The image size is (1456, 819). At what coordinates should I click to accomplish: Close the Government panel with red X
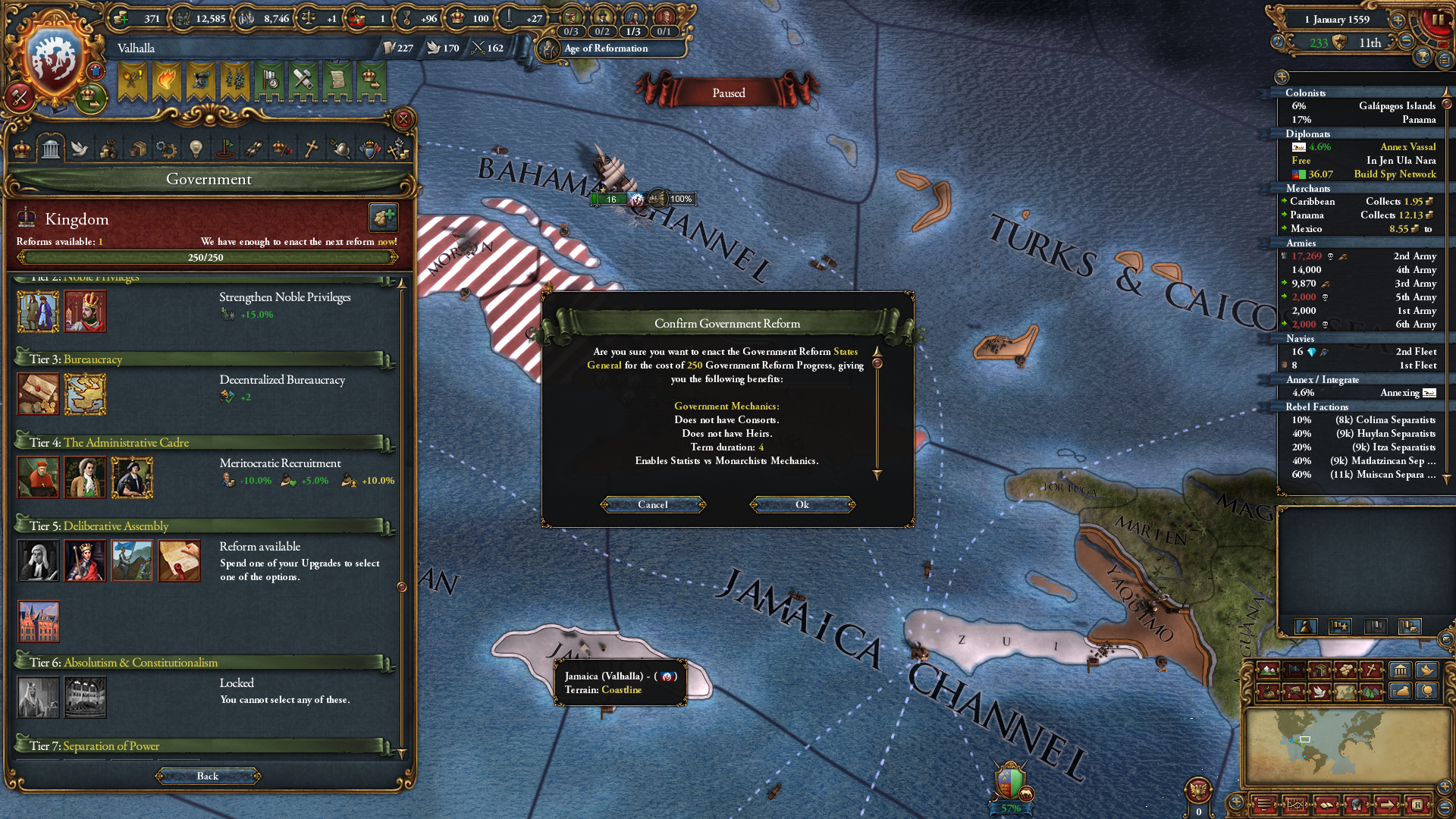click(403, 119)
